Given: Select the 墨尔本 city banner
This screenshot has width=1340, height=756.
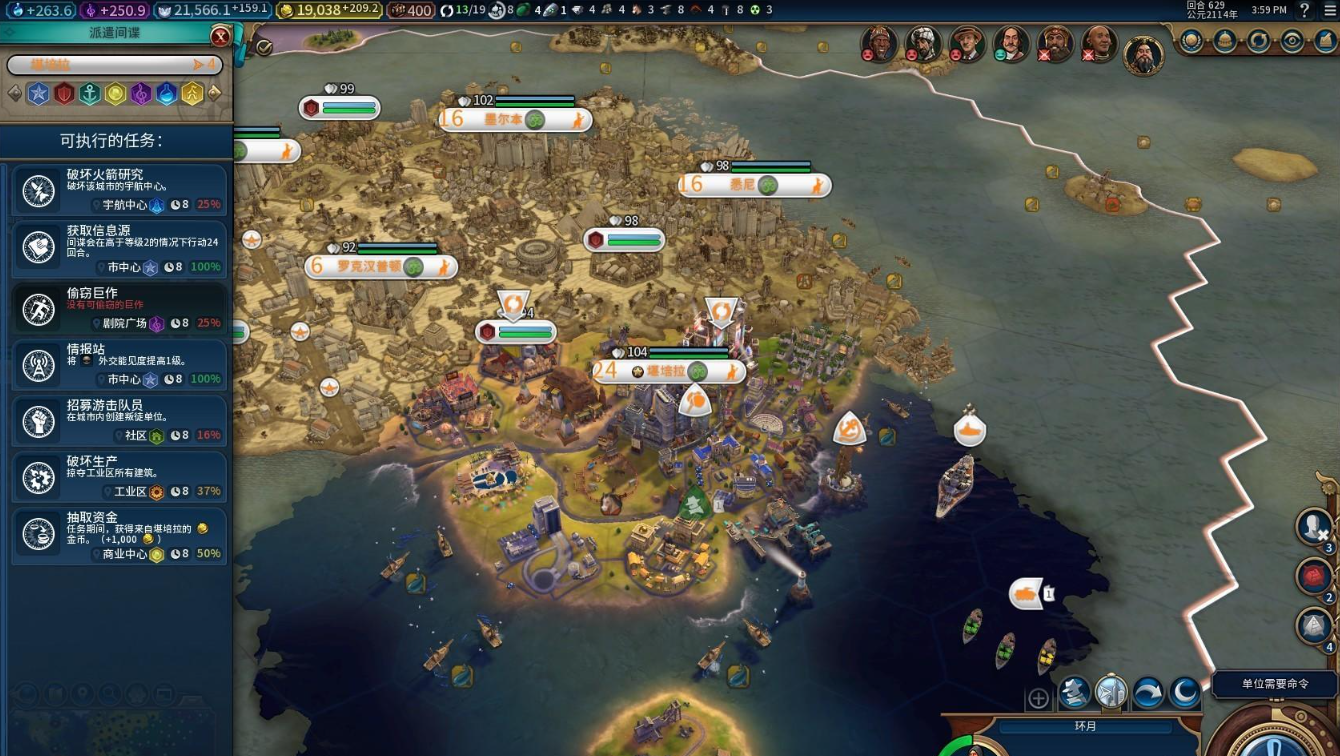Looking at the screenshot, I should click(514, 120).
